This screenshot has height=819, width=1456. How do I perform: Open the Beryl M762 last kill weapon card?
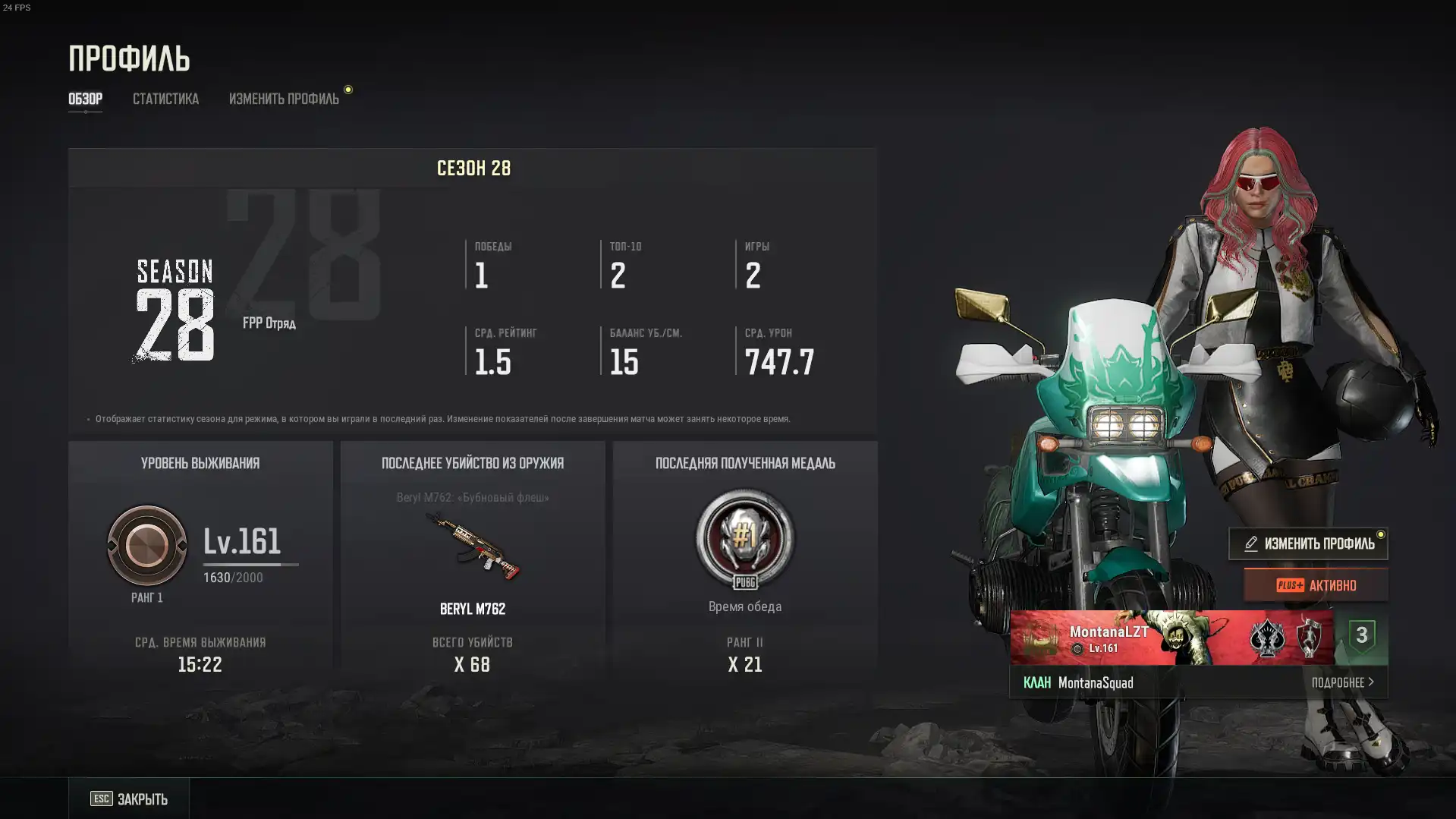click(x=473, y=548)
